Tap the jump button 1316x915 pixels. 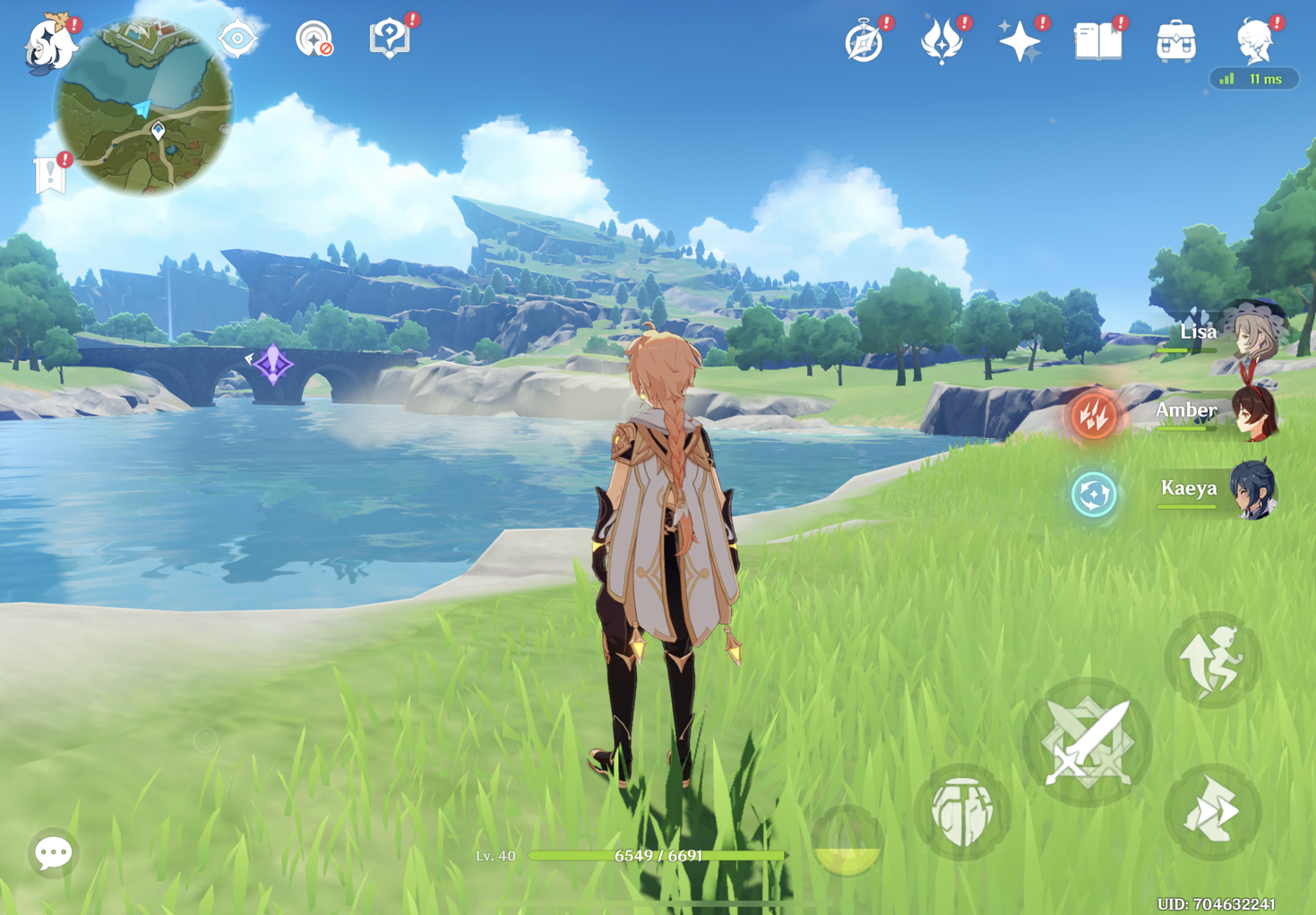click(1212, 660)
